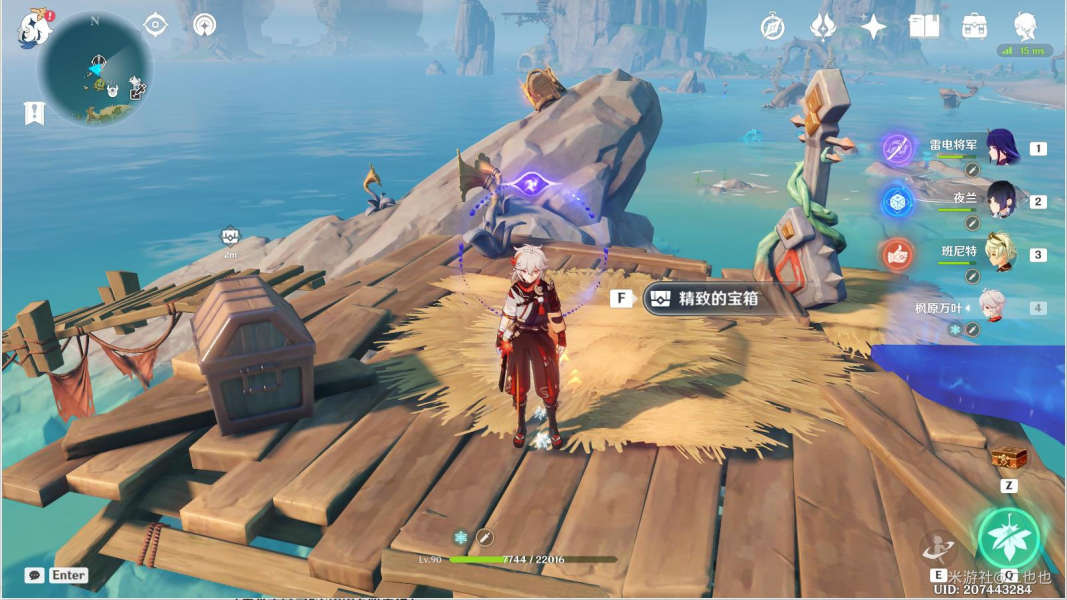Activate the elemental sight eye icon
The height and width of the screenshot is (600, 1067).
click(x=156, y=25)
